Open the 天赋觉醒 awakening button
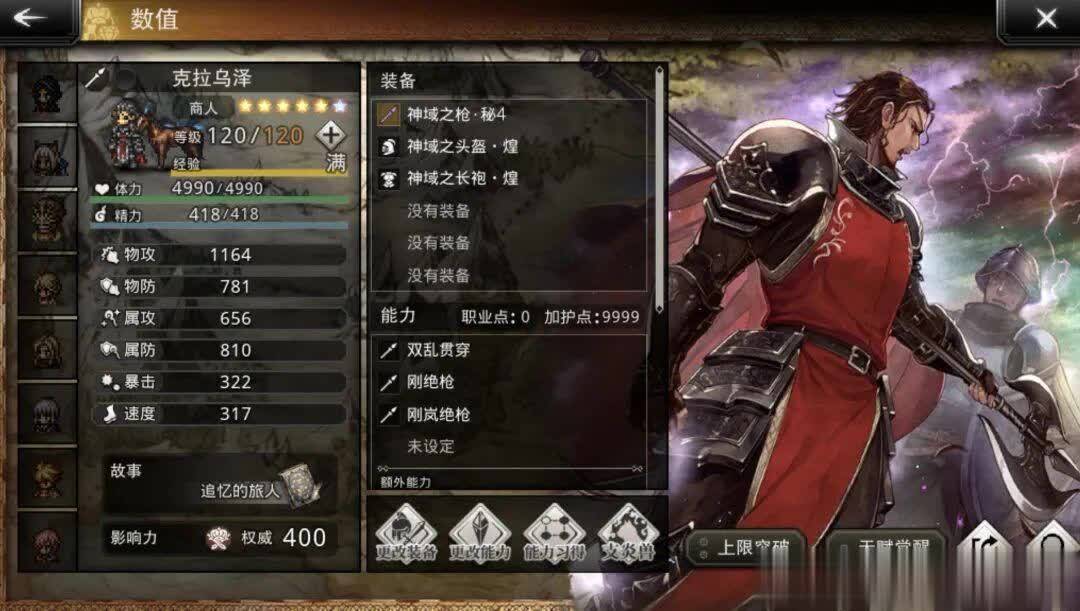The width and height of the screenshot is (1080, 611). 885,550
